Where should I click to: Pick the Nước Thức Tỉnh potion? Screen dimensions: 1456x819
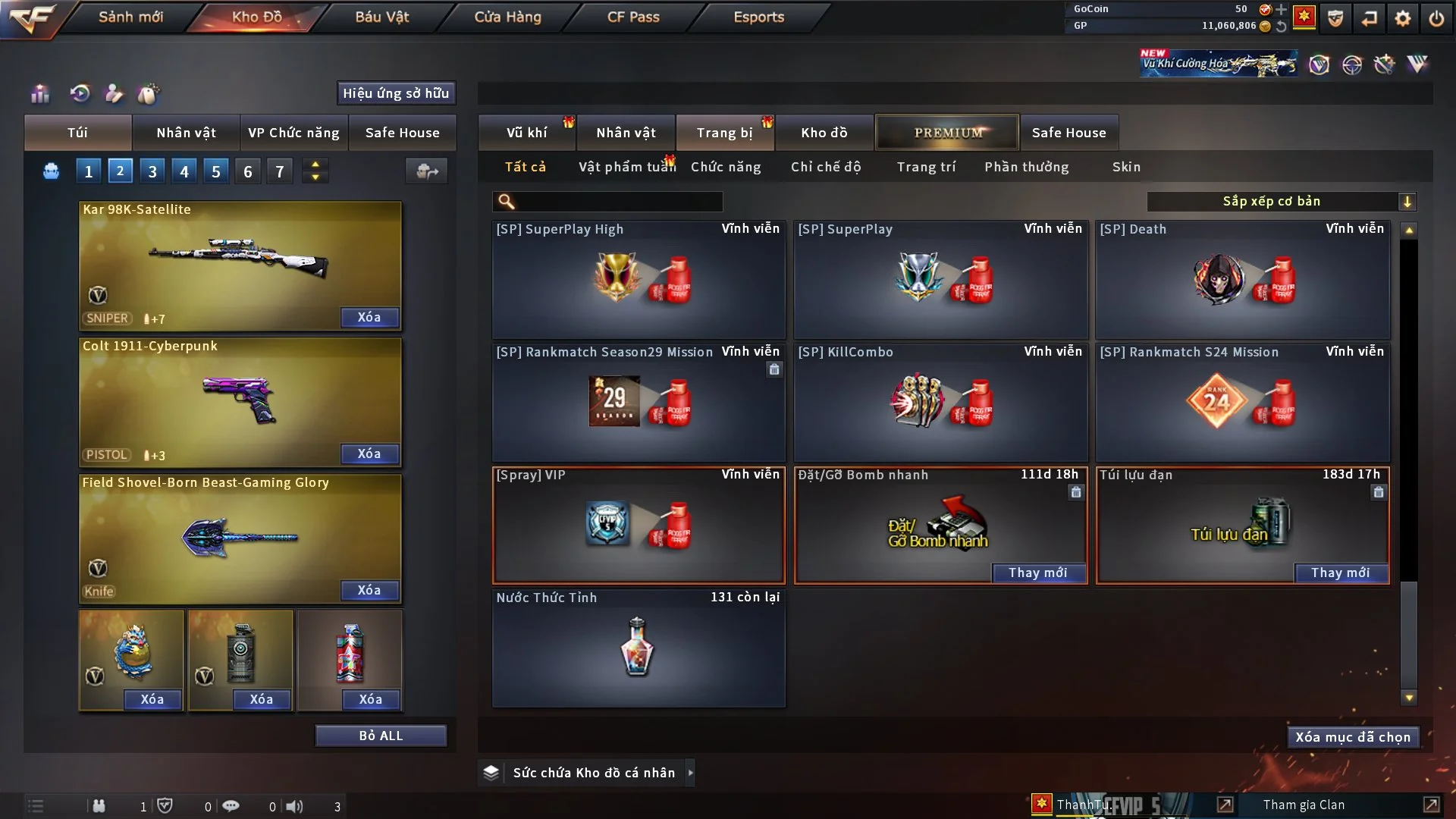[639, 648]
